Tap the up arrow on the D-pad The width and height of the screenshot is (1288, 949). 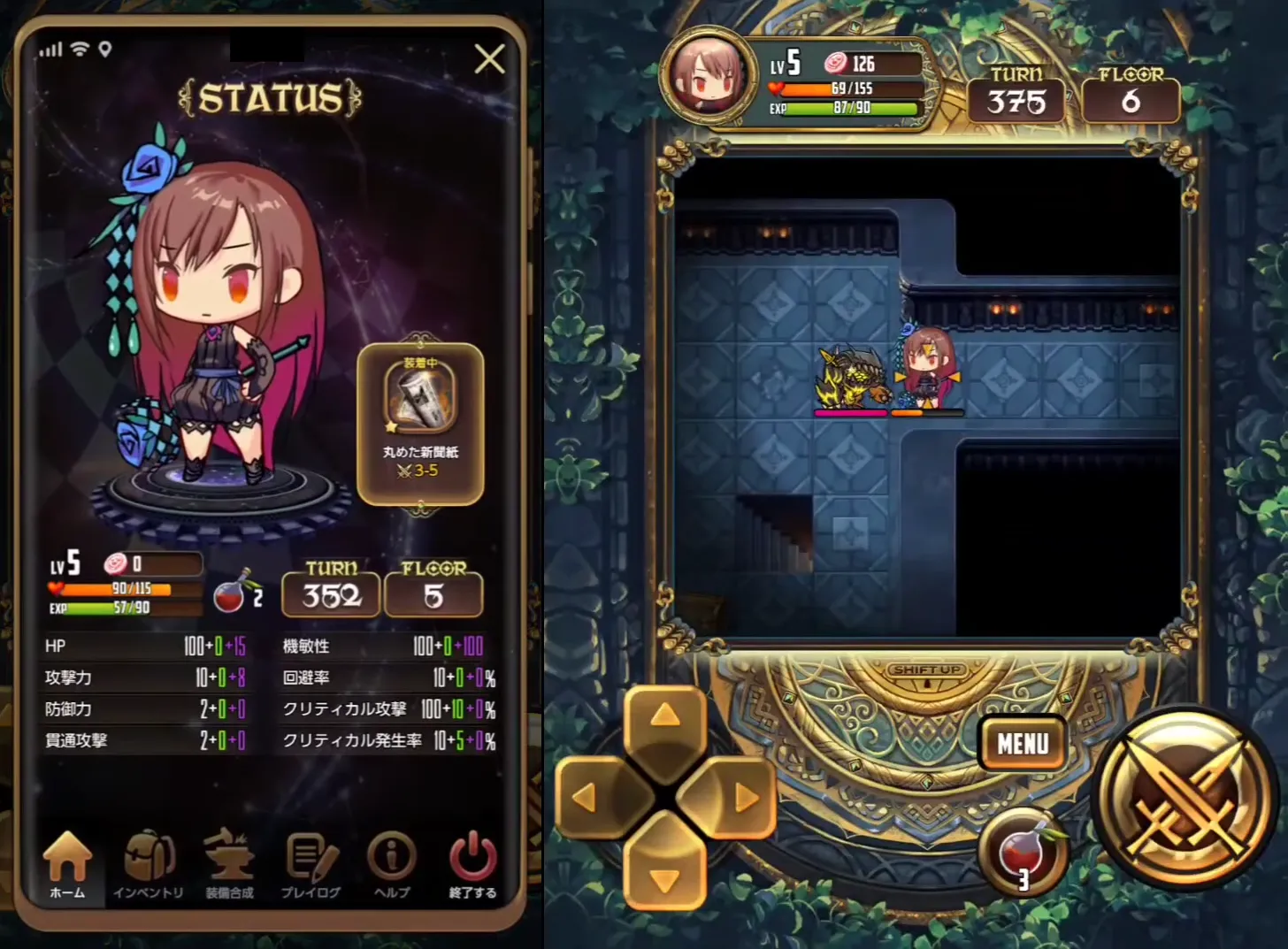point(665,717)
